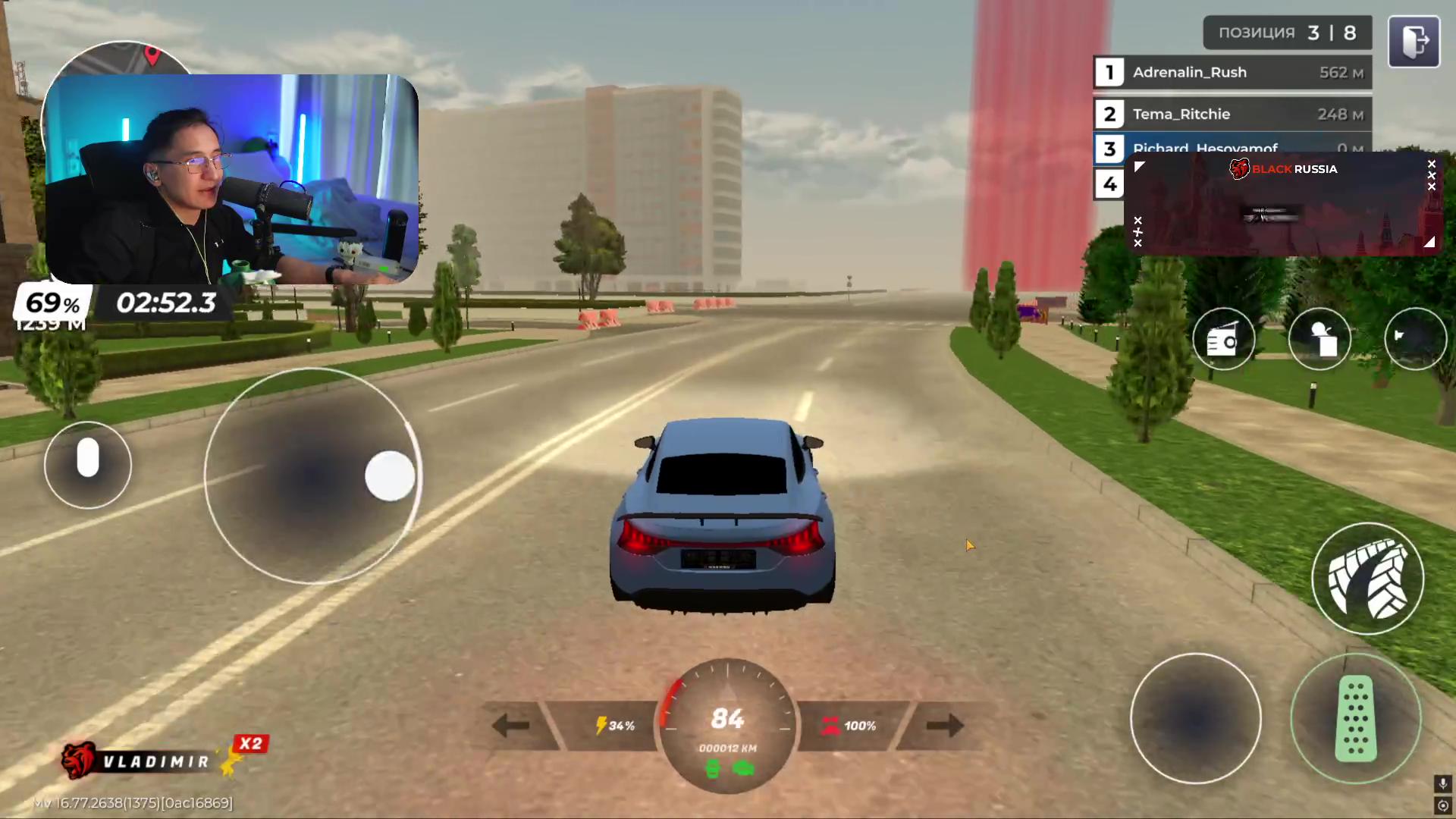Image resolution: width=1456 pixels, height=819 pixels.
Task: Tap the handbrake tire-tracks button
Action: click(1367, 579)
